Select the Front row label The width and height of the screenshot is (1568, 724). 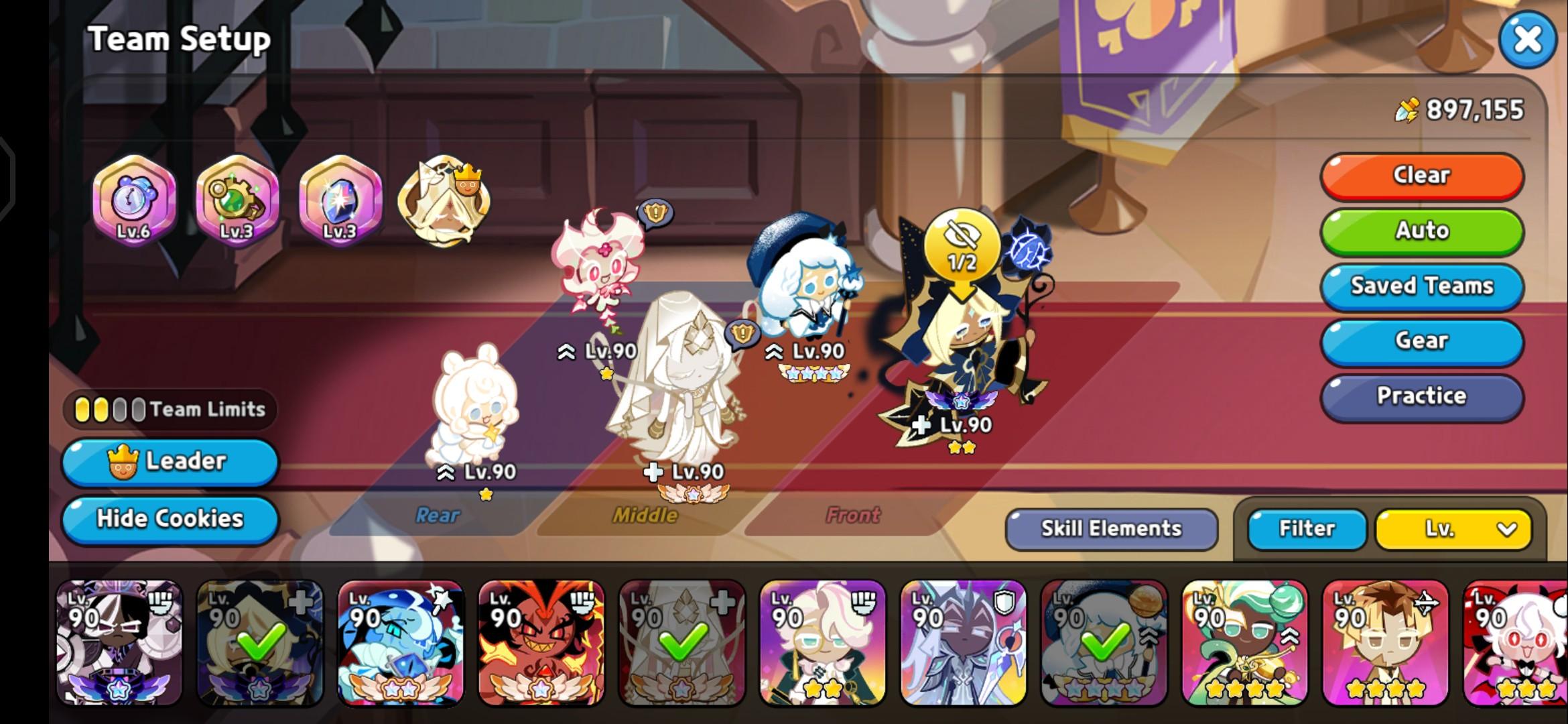852,516
